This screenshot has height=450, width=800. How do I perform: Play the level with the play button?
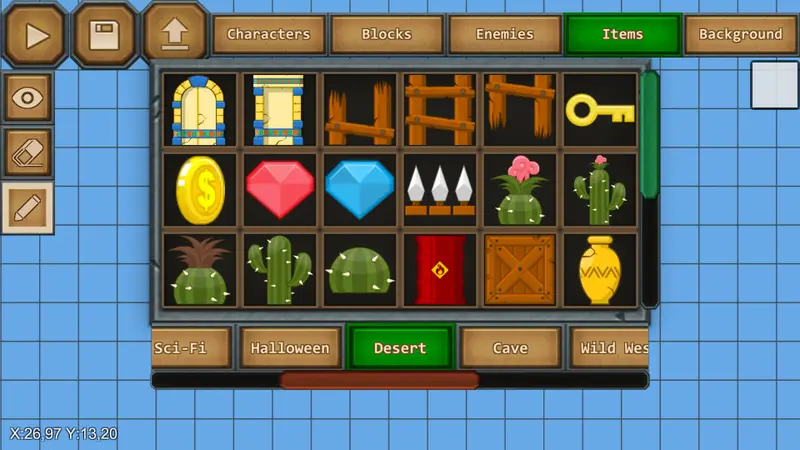coord(37,36)
